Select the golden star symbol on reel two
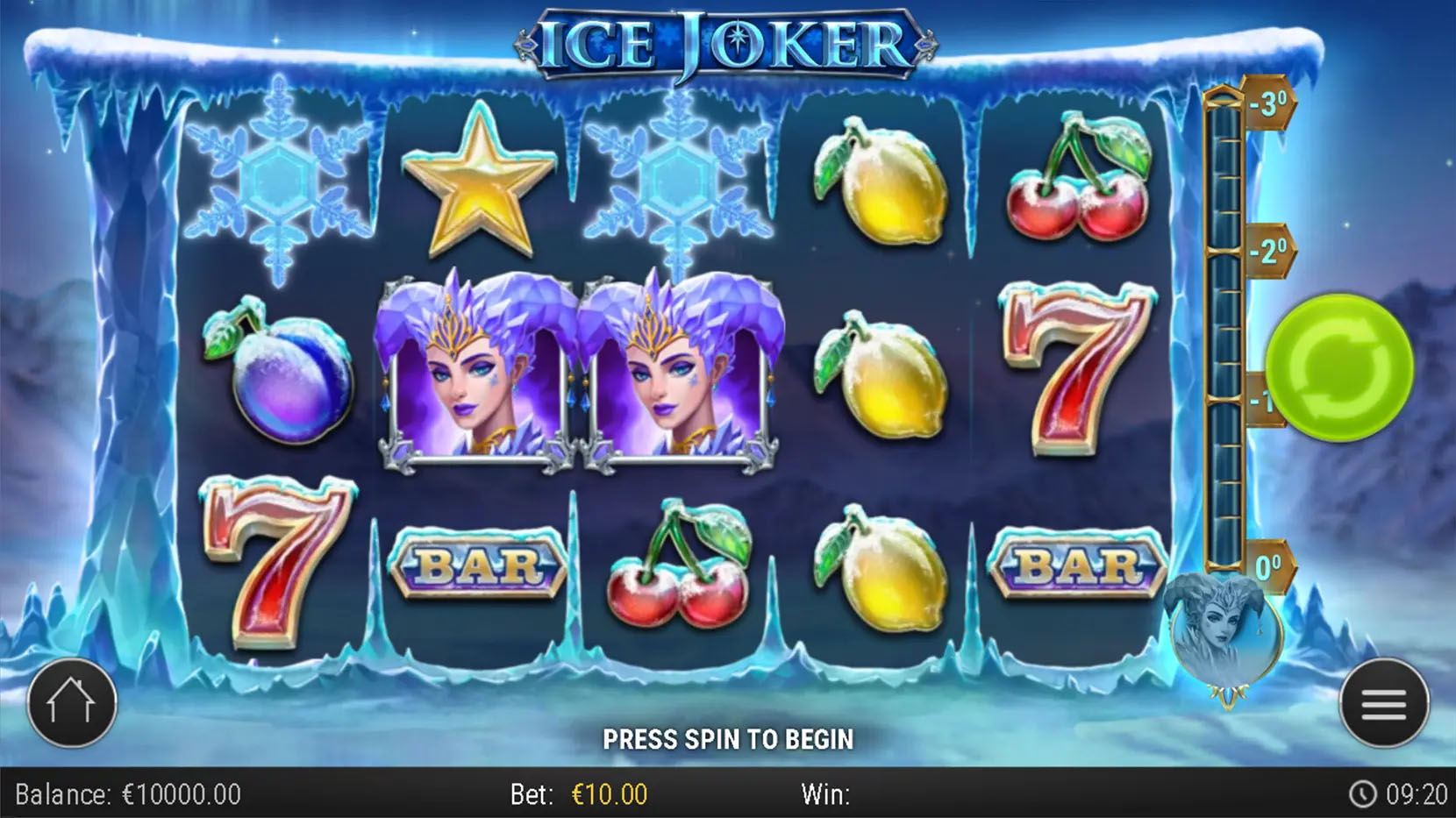The width and height of the screenshot is (1456, 818). 478,188
